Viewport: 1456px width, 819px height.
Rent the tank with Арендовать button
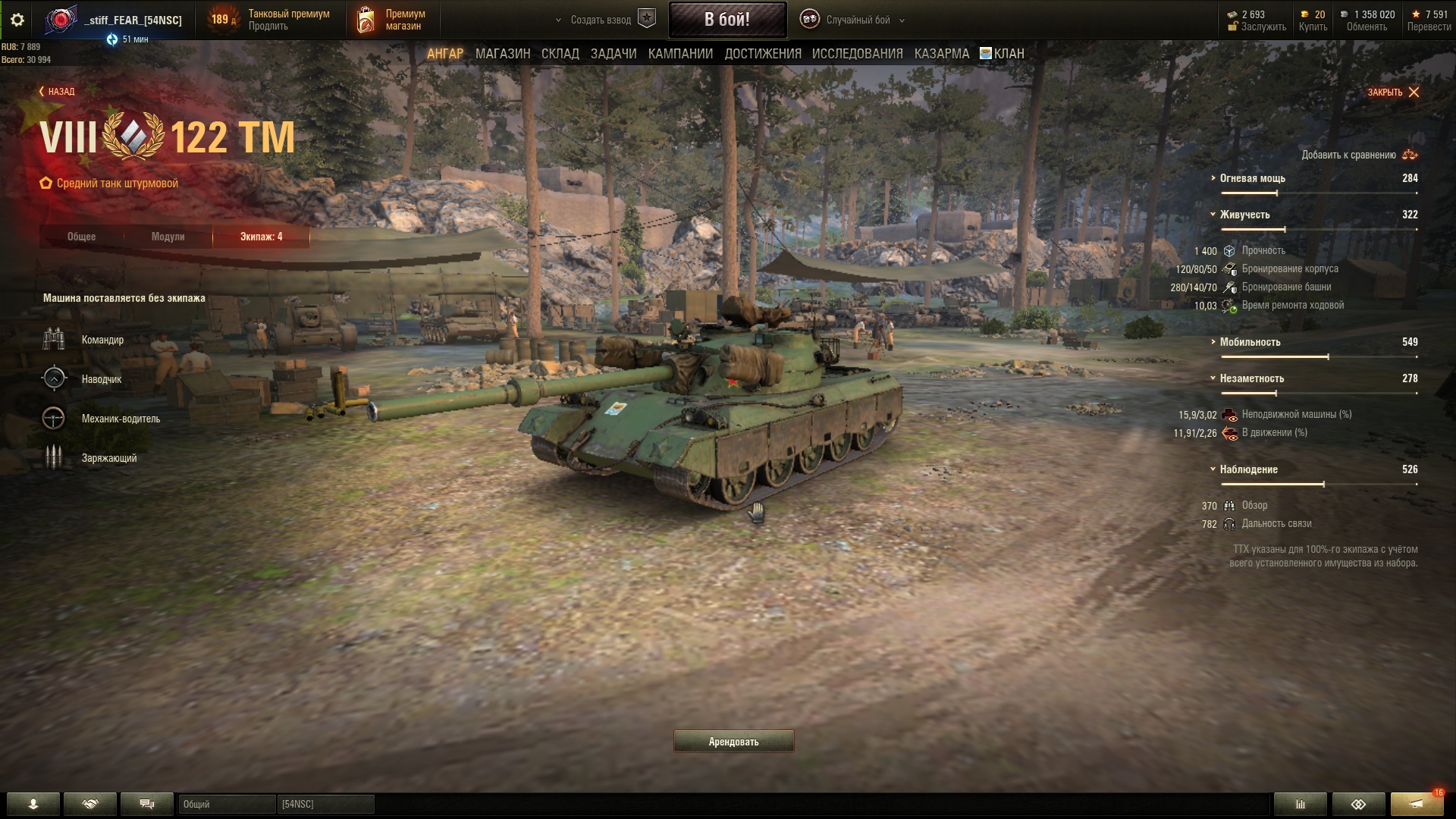[733, 742]
